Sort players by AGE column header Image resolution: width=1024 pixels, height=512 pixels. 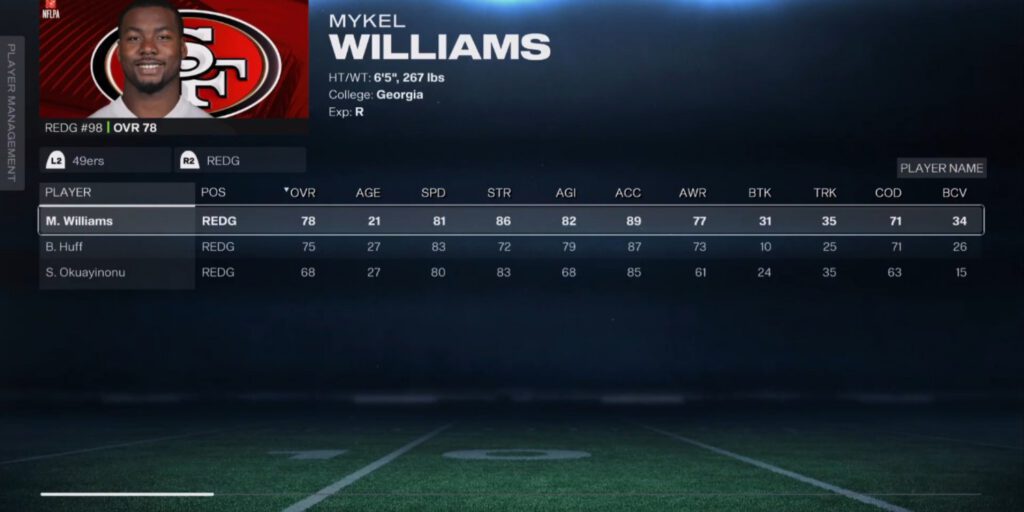[x=368, y=192]
